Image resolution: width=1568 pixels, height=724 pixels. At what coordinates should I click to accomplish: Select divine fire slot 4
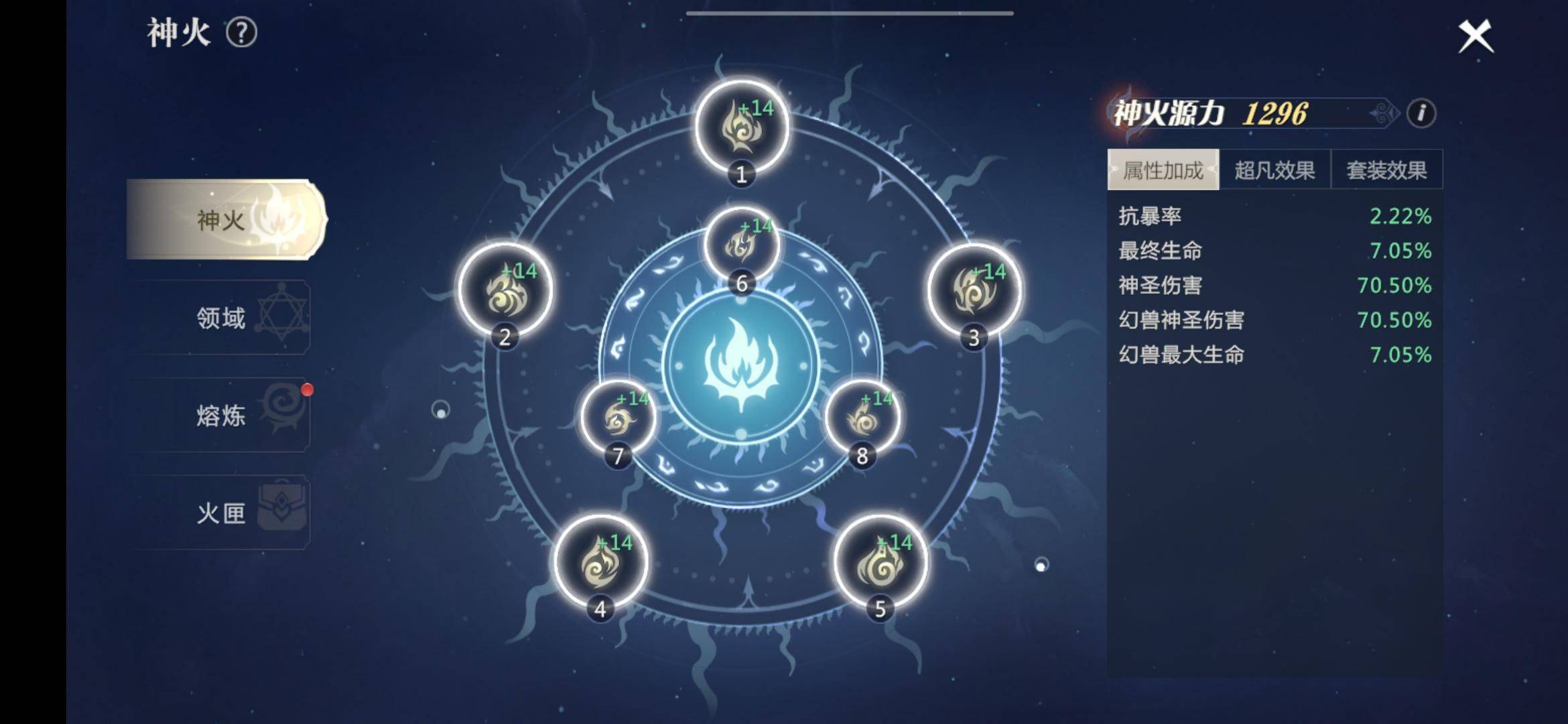pyautogui.click(x=600, y=562)
